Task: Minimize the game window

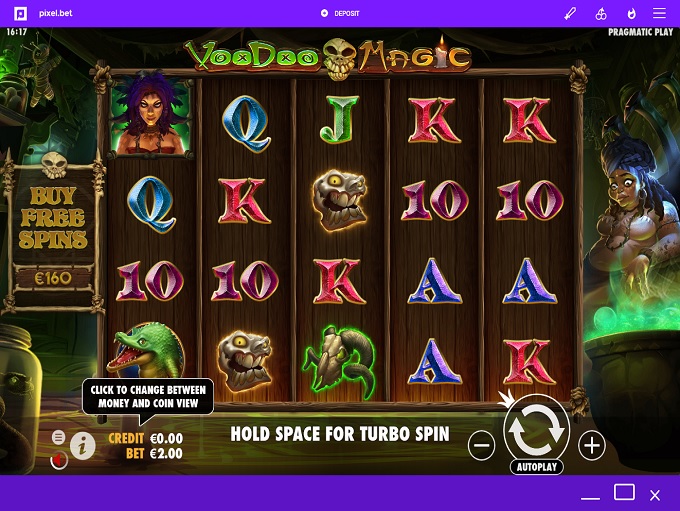Action: tap(593, 496)
